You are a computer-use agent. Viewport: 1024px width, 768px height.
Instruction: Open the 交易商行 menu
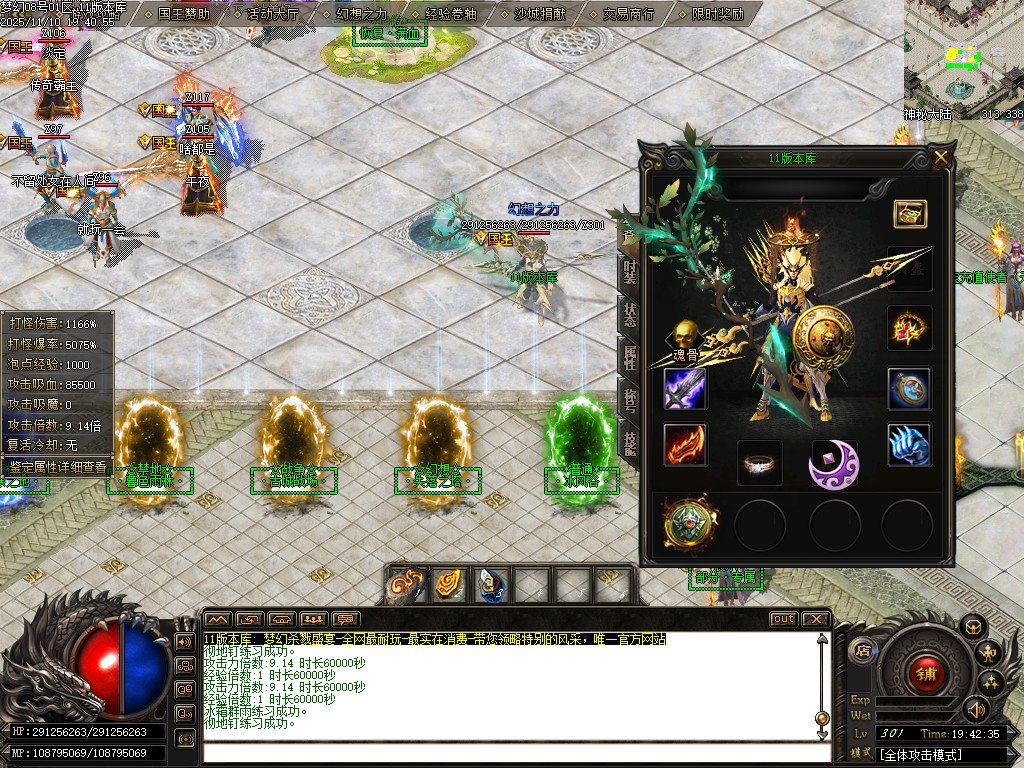(x=629, y=14)
